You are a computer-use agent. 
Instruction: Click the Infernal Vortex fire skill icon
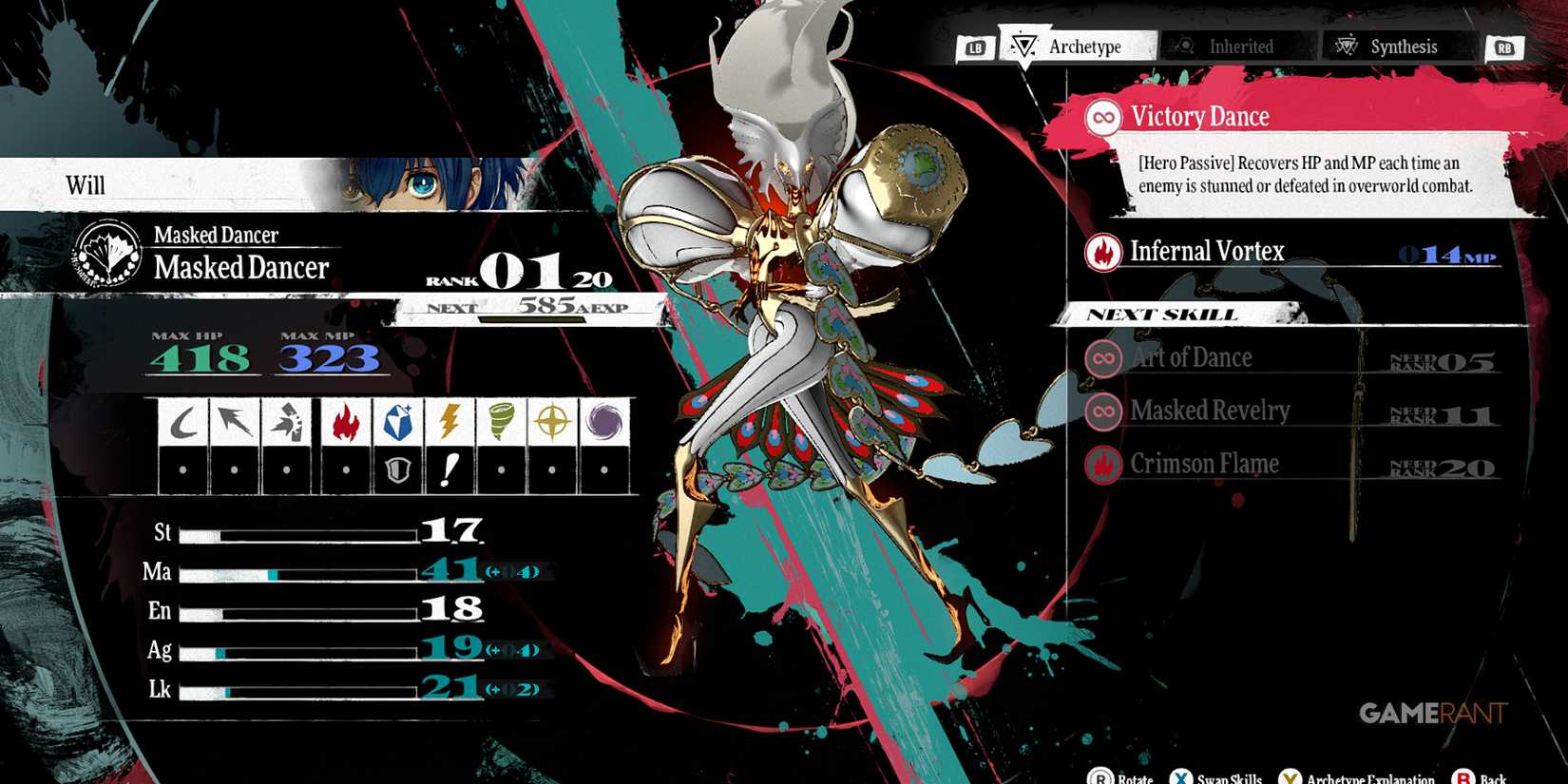click(1102, 251)
